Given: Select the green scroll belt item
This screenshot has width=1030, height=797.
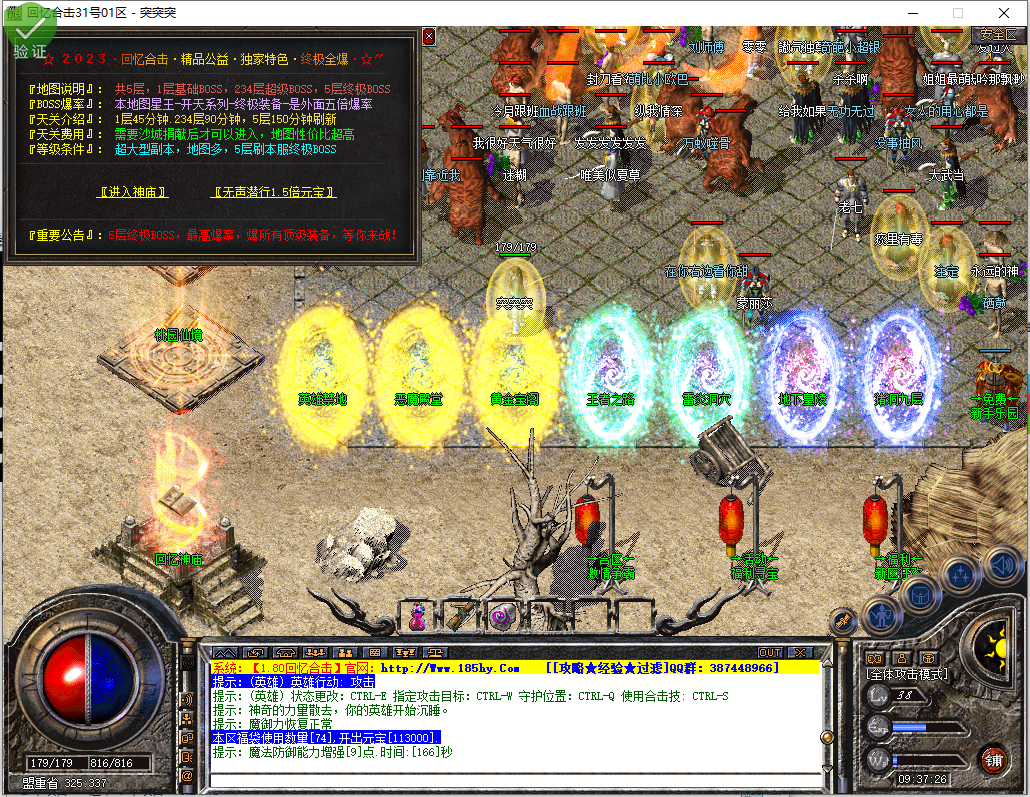Looking at the screenshot, I should pyautogui.click(x=459, y=617).
